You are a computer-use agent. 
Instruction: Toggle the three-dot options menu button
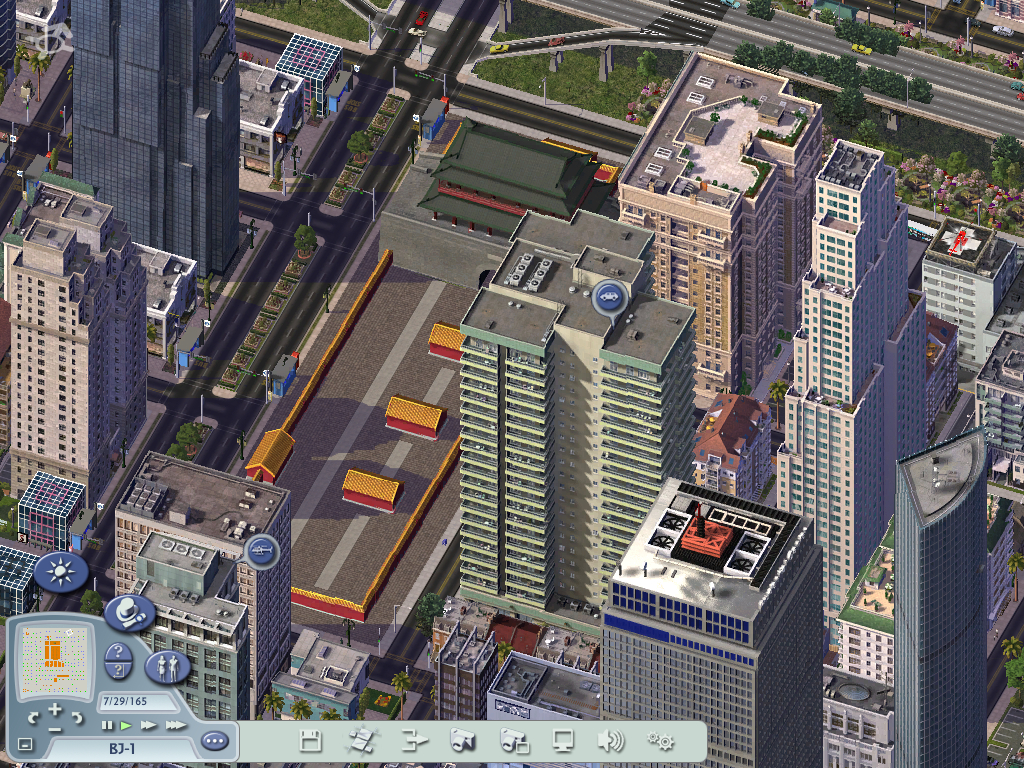pos(214,741)
